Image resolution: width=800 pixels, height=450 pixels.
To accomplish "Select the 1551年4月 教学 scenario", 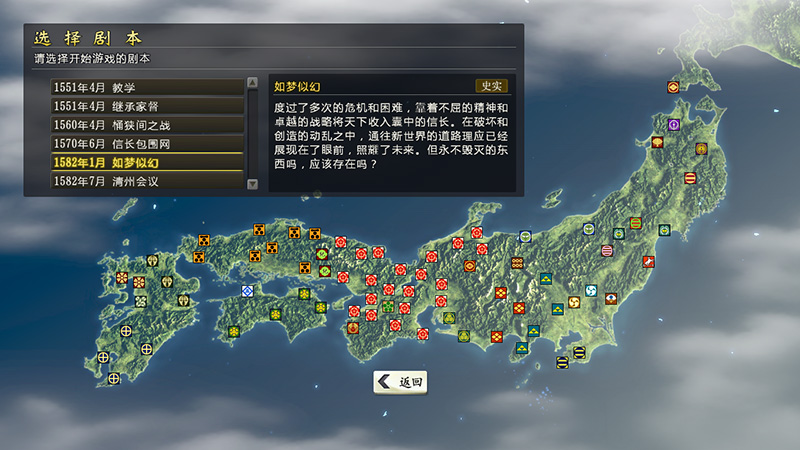I will click(x=147, y=87).
